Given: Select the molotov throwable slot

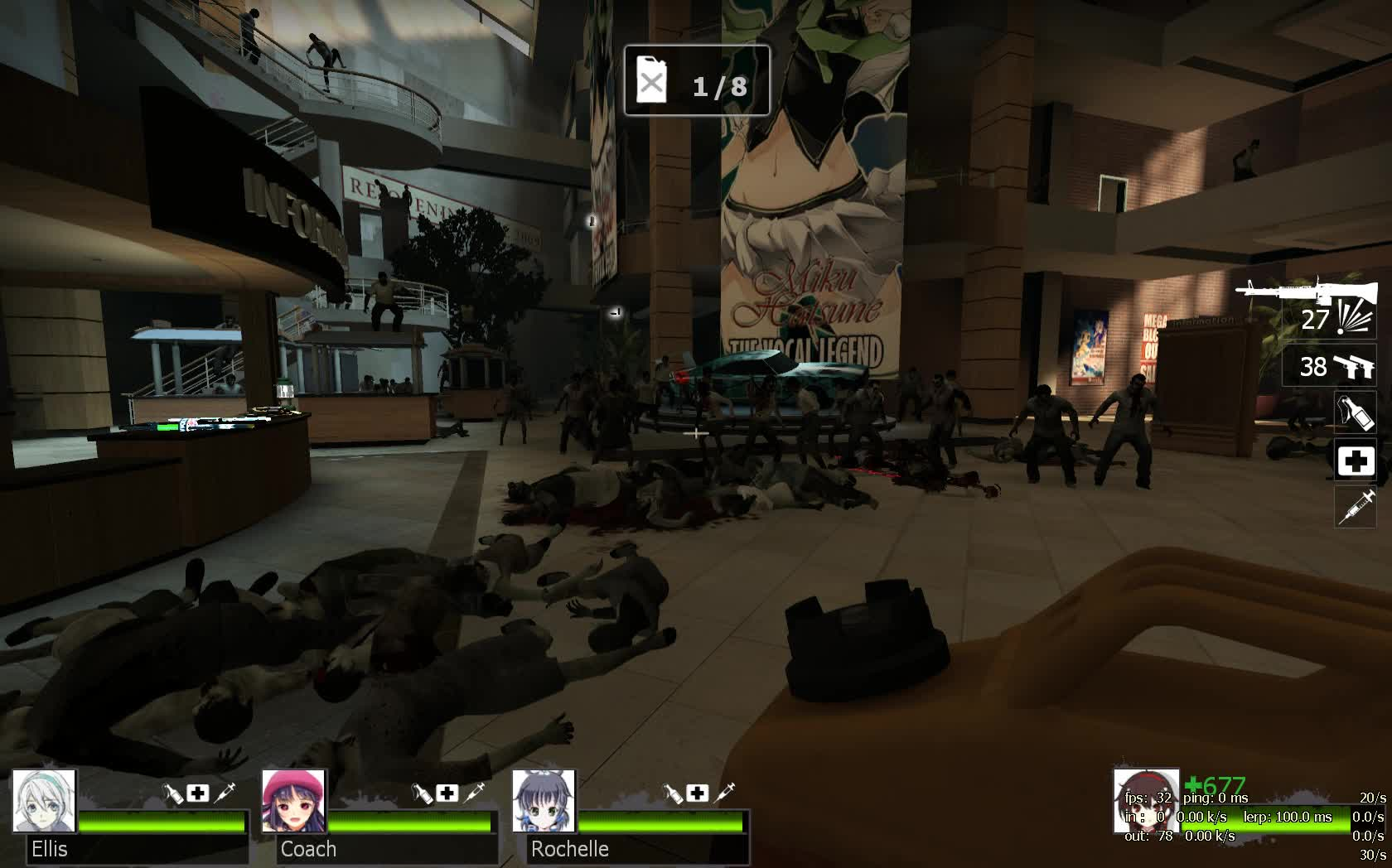Looking at the screenshot, I should pos(1355,412).
